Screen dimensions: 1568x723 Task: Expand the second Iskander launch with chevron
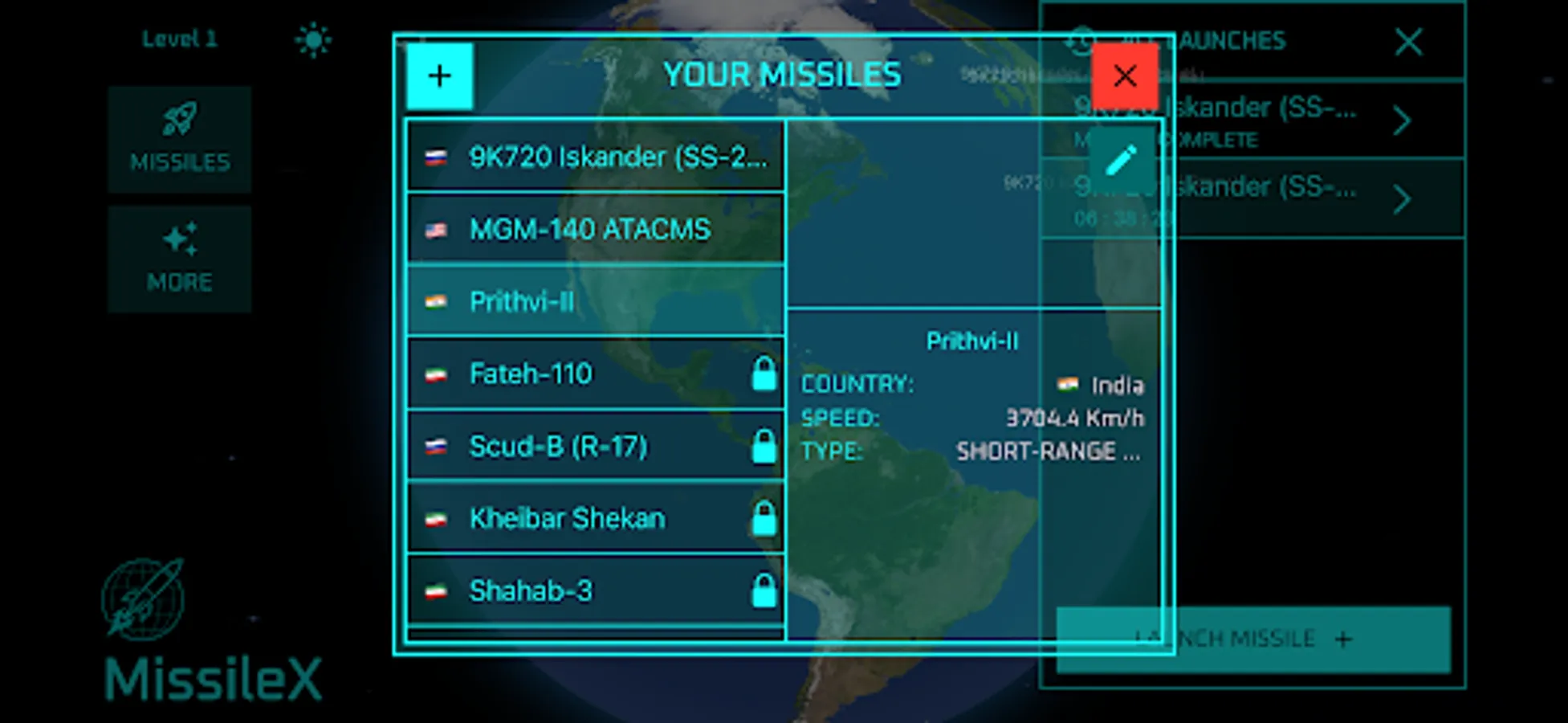coord(1401,199)
